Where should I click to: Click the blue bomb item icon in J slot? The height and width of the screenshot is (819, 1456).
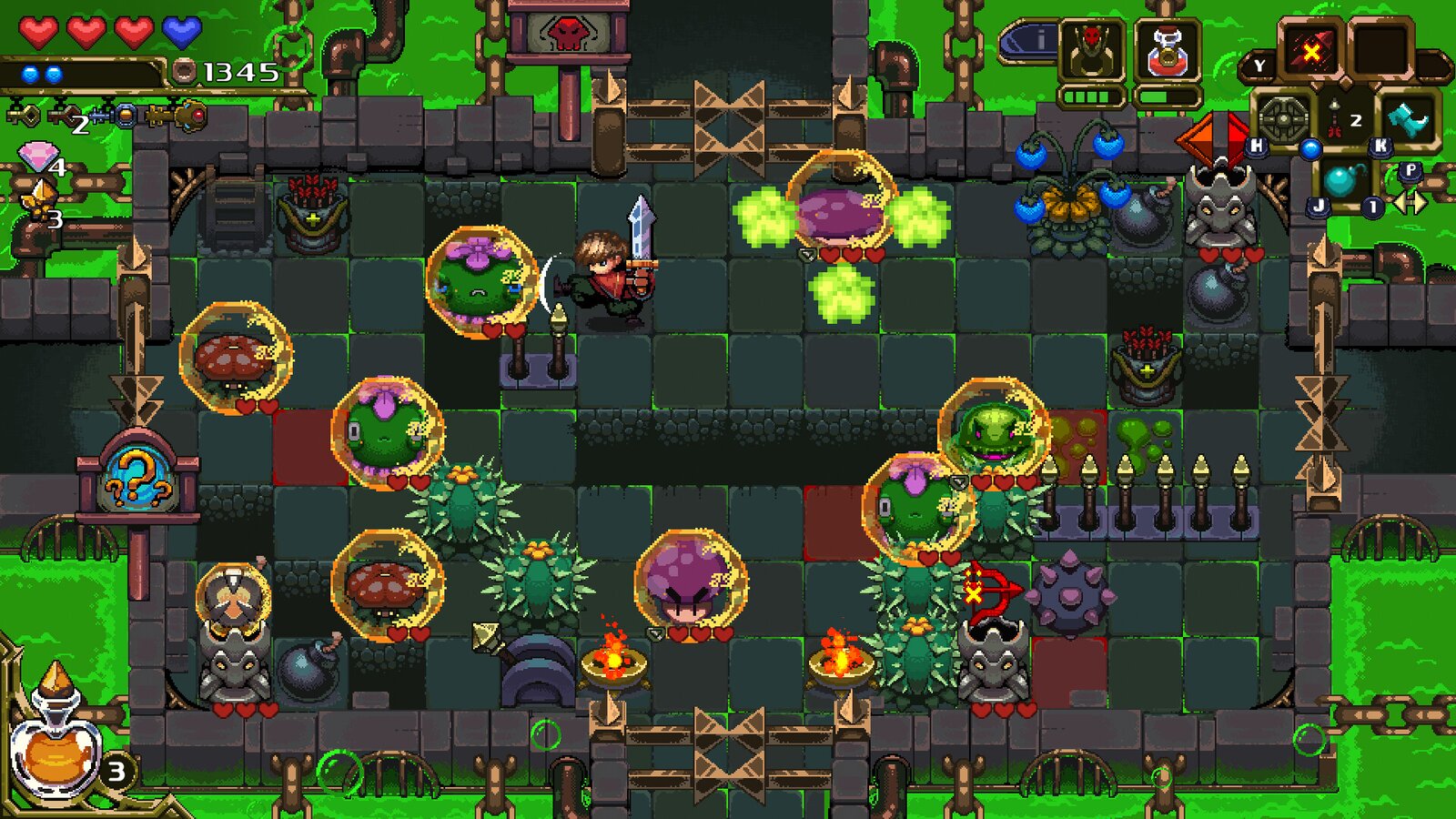[1345, 182]
